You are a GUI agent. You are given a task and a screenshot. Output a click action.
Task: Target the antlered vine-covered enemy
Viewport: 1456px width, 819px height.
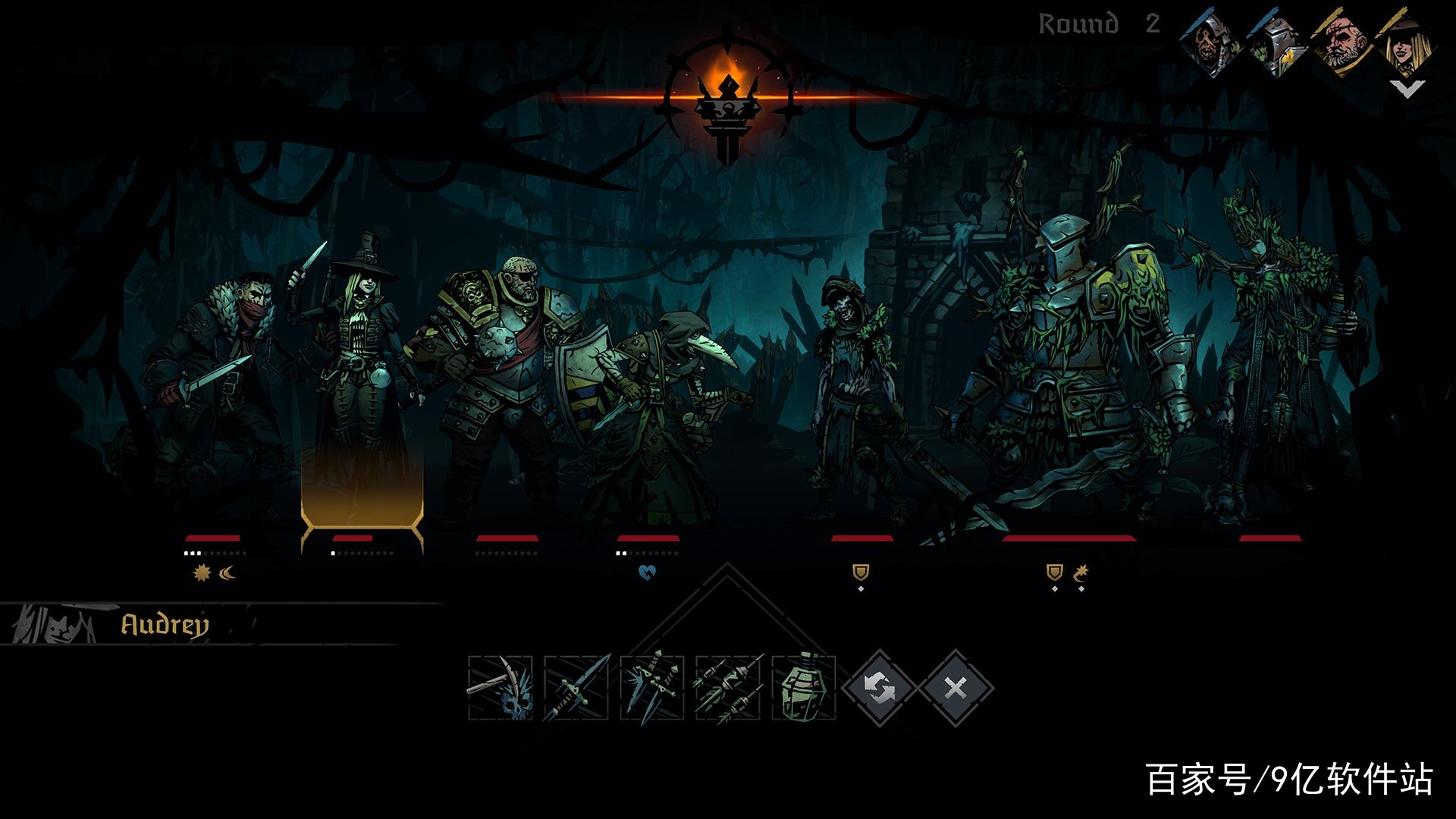coord(1274,356)
